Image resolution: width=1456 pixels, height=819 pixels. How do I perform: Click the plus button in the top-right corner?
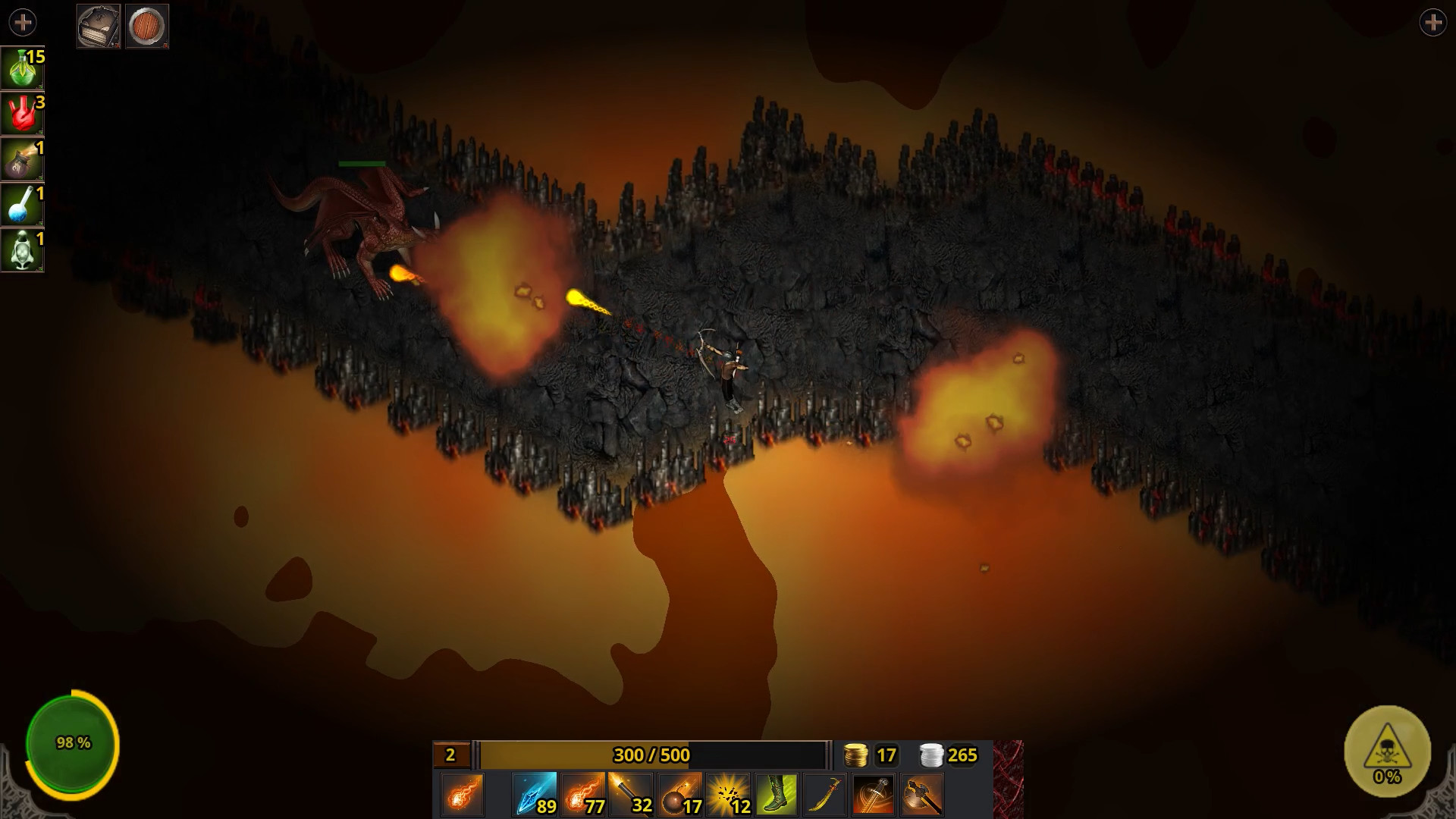(1432, 23)
